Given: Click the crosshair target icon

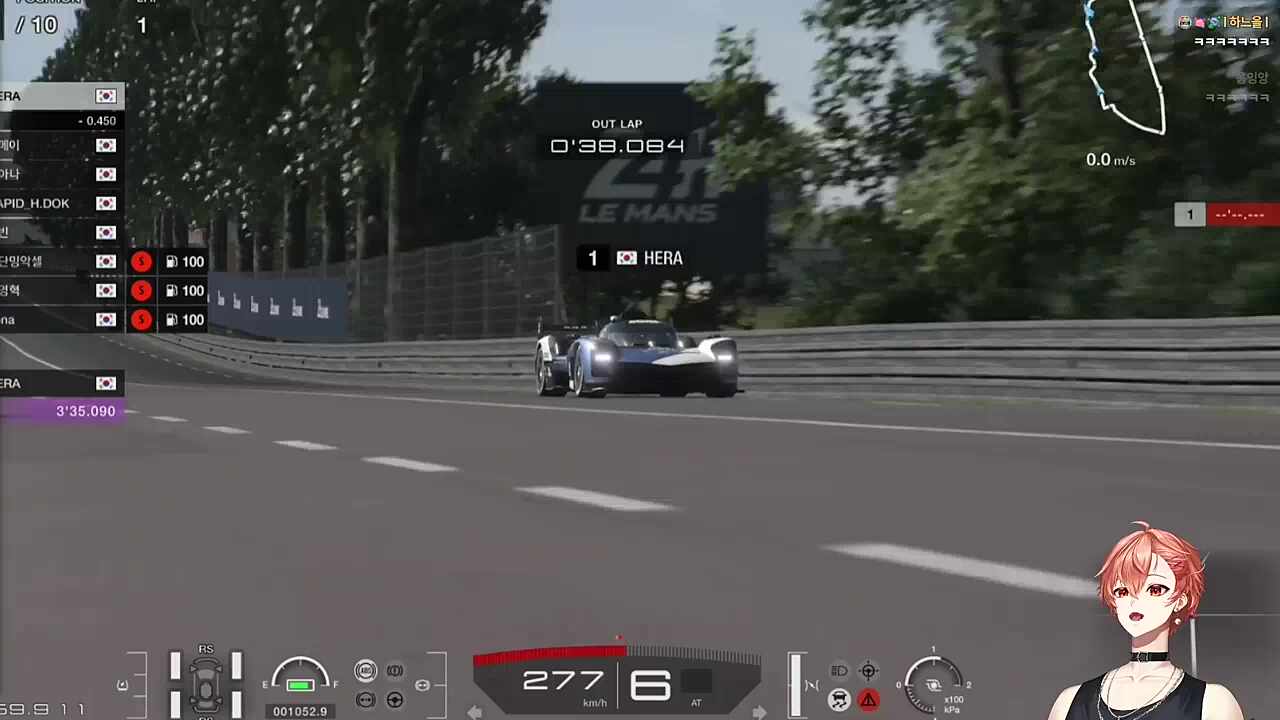Looking at the screenshot, I should pos(868,671).
